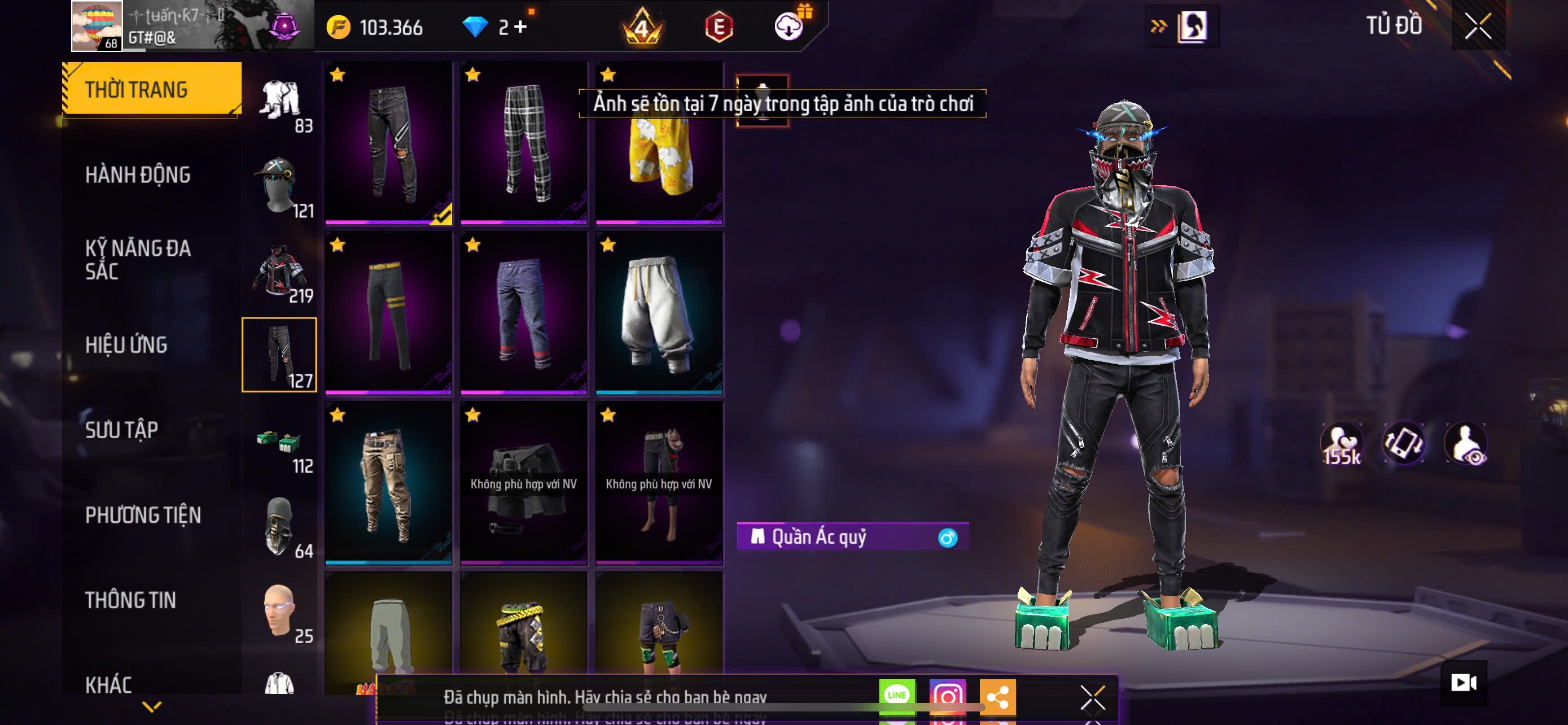Go to THÔNG TIN section
This screenshot has height=725, width=1568.
click(x=130, y=600)
